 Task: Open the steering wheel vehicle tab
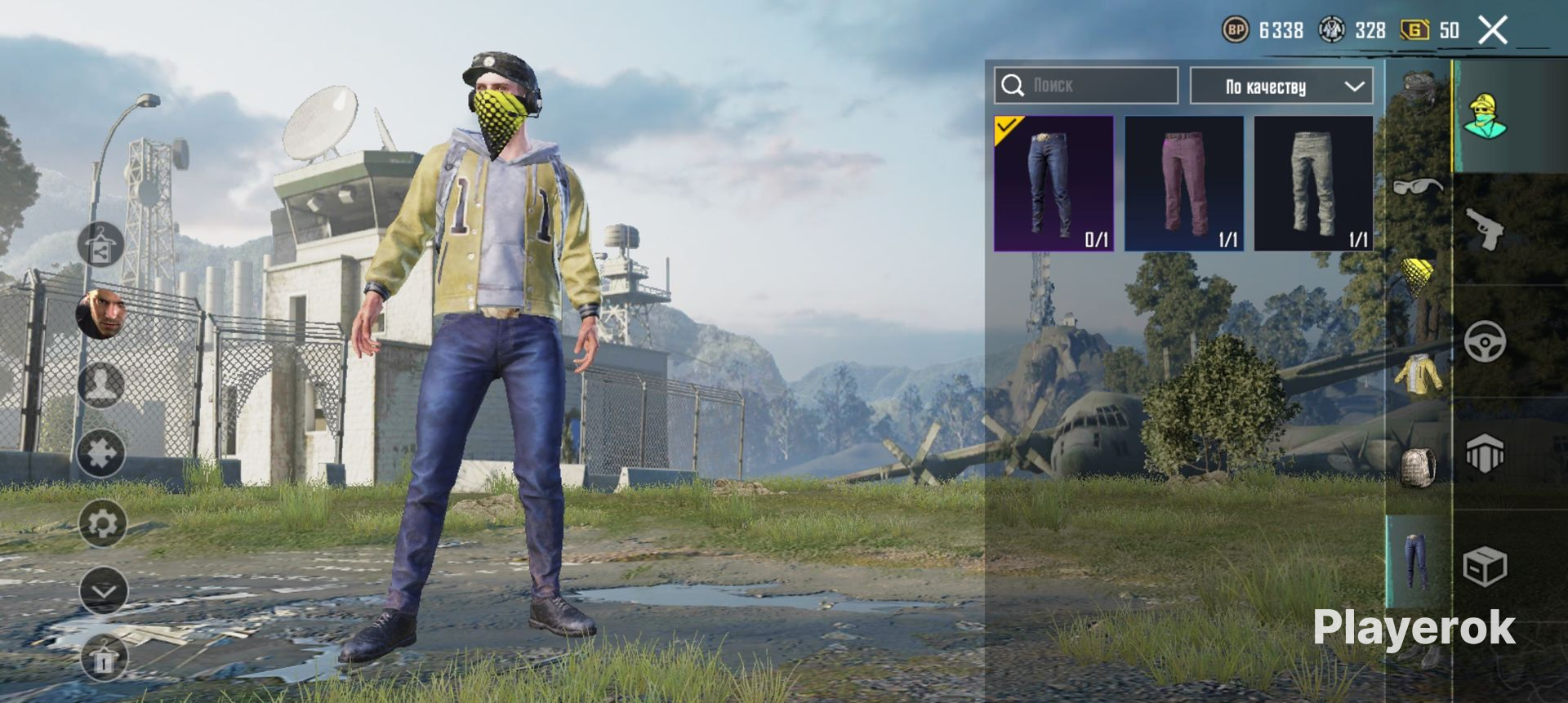point(1485,342)
